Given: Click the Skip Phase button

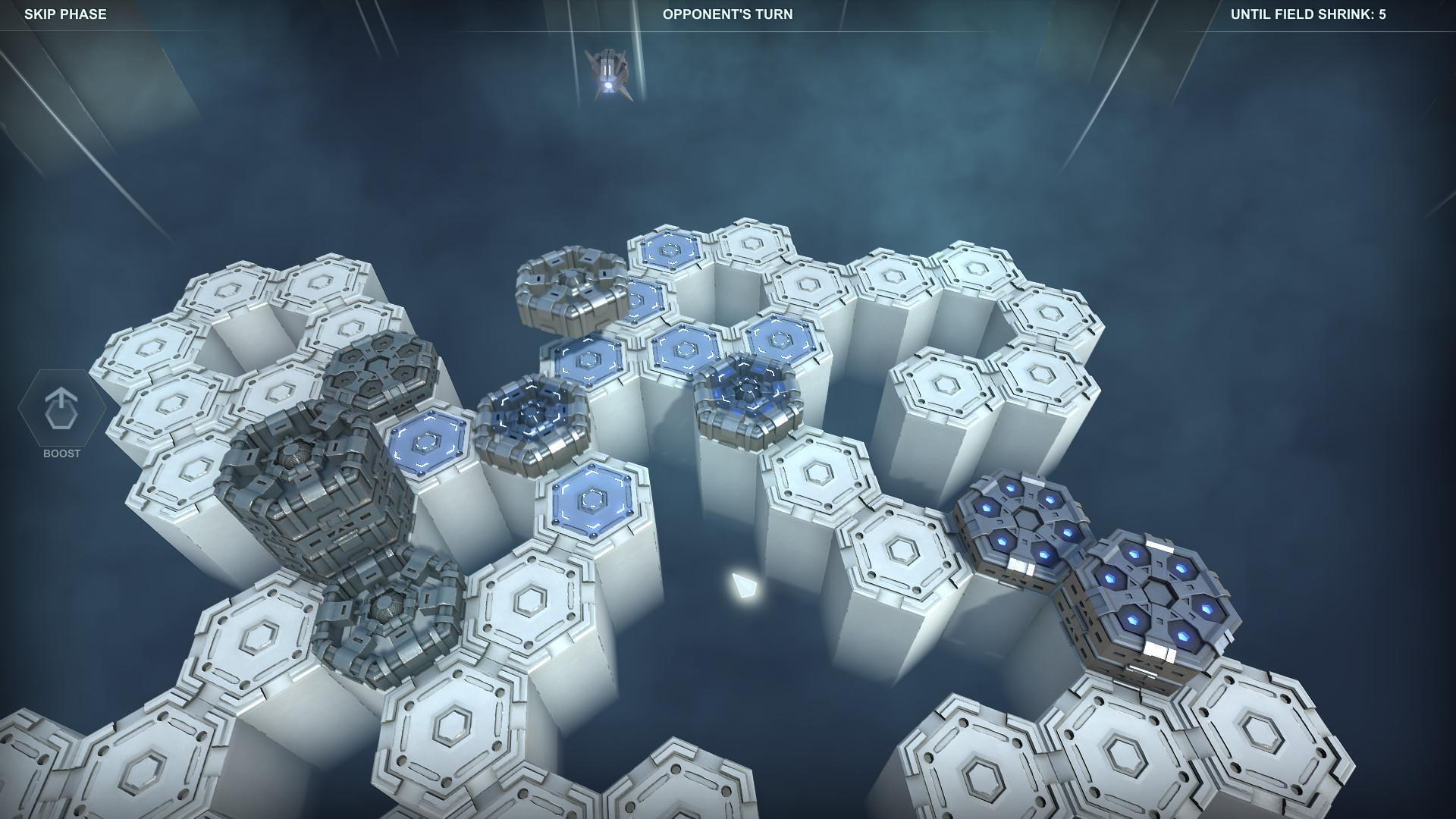Looking at the screenshot, I should (67, 13).
